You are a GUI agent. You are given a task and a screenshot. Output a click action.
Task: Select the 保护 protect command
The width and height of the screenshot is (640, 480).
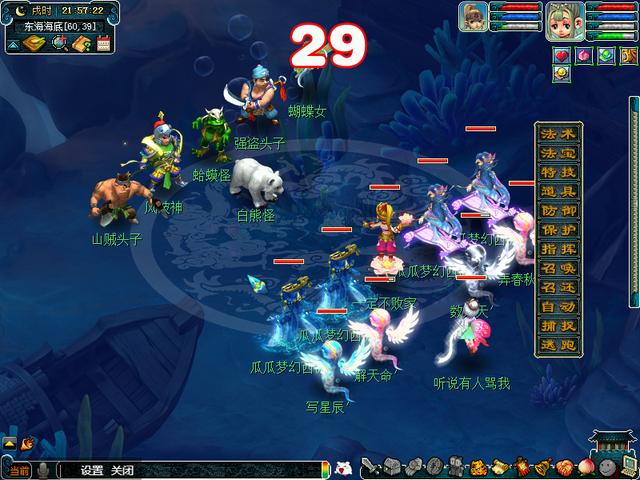click(x=559, y=229)
